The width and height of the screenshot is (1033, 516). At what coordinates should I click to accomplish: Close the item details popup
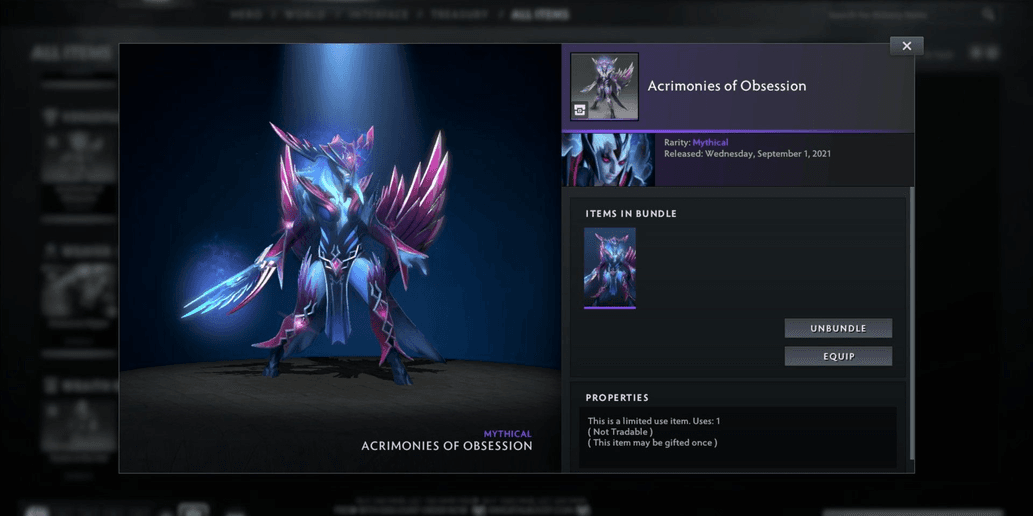coord(906,46)
